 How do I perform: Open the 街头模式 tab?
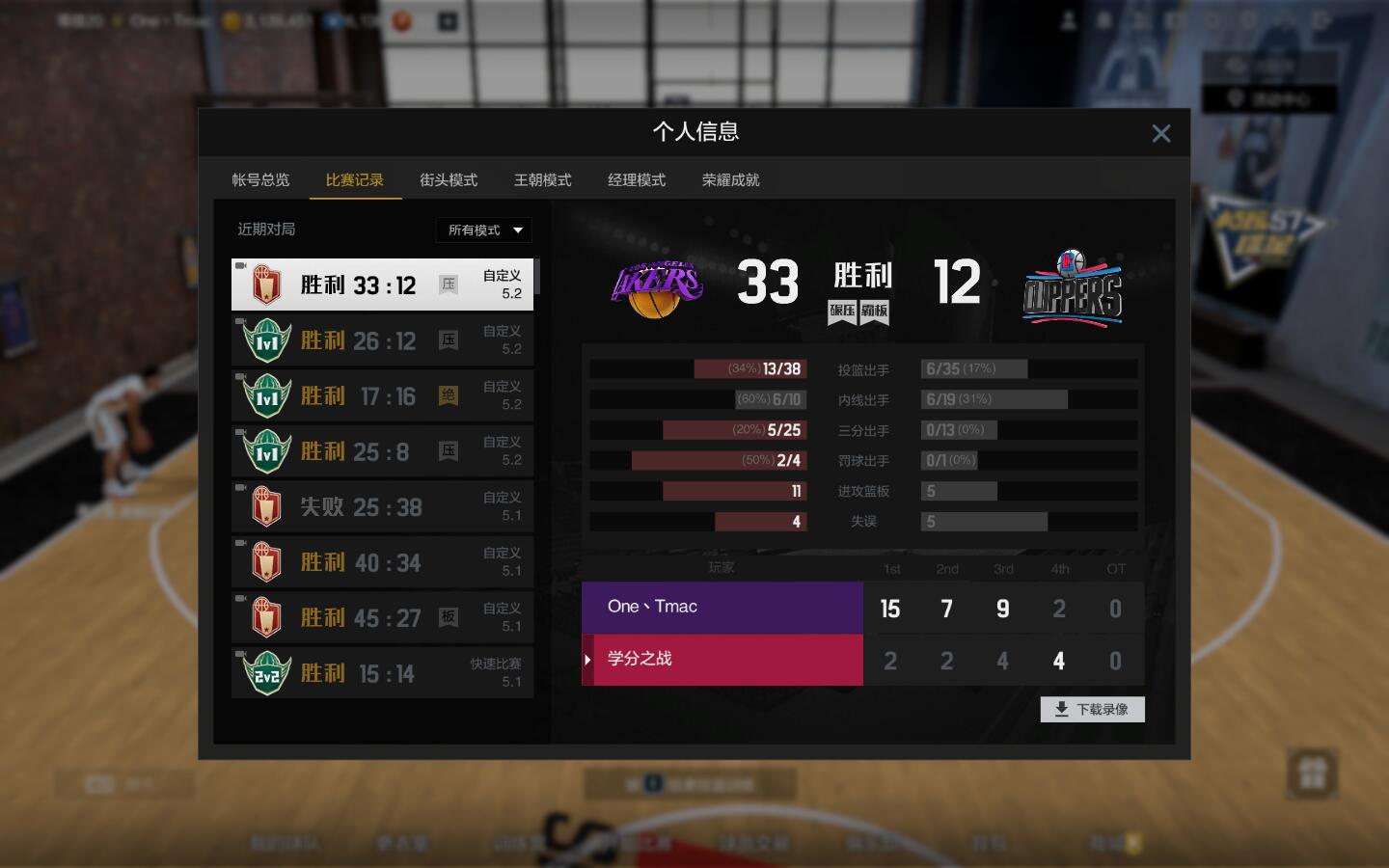tap(449, 180)
